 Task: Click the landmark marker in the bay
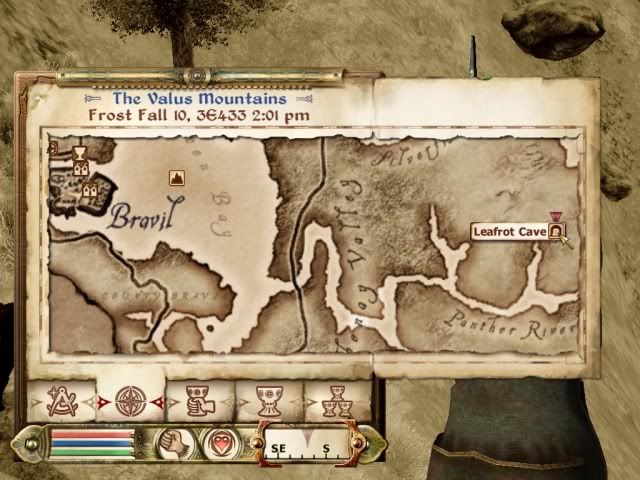click(177, 178)
